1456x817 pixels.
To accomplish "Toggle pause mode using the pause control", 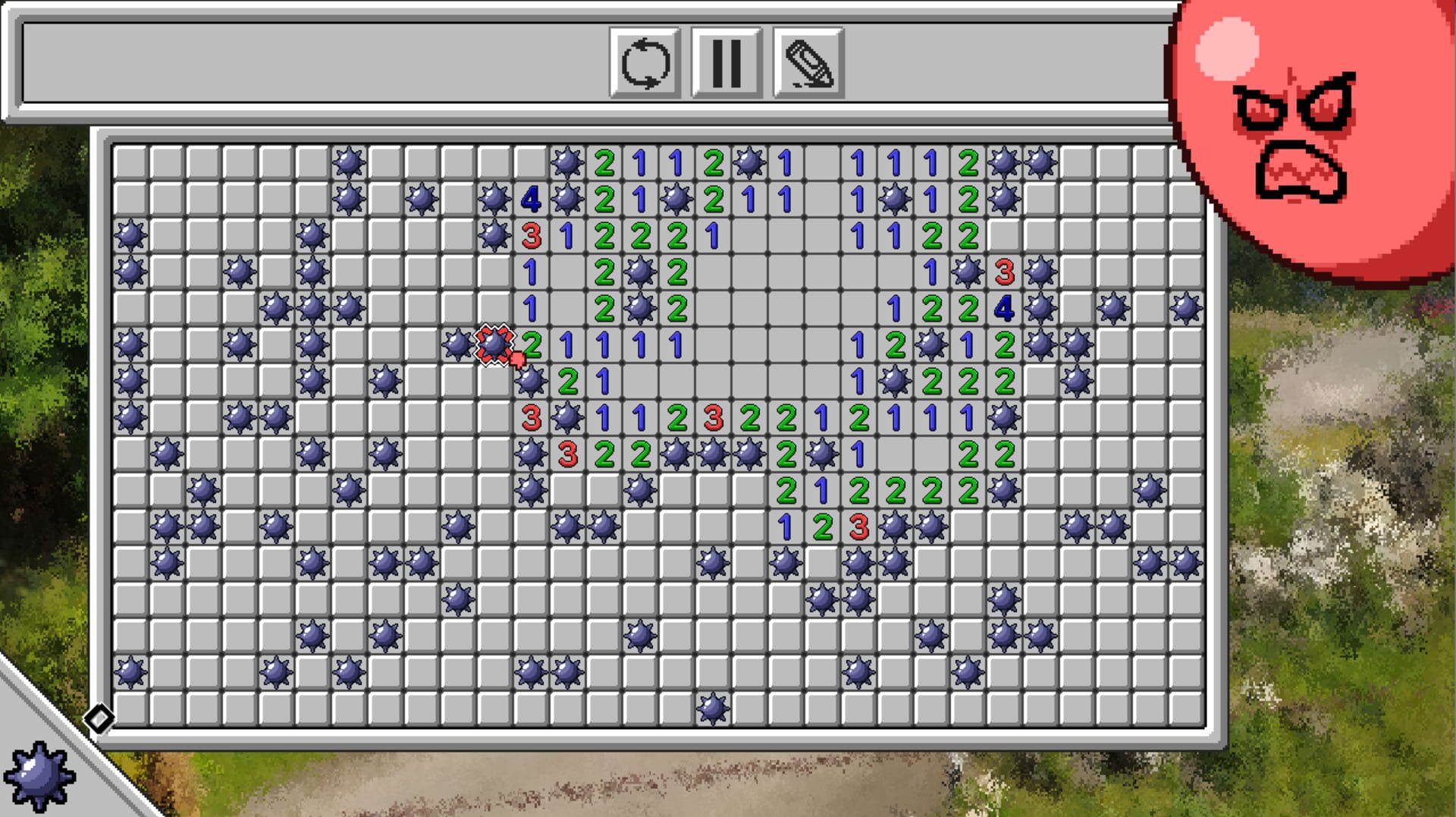I will pyautogui.click(x=726, y=67).
